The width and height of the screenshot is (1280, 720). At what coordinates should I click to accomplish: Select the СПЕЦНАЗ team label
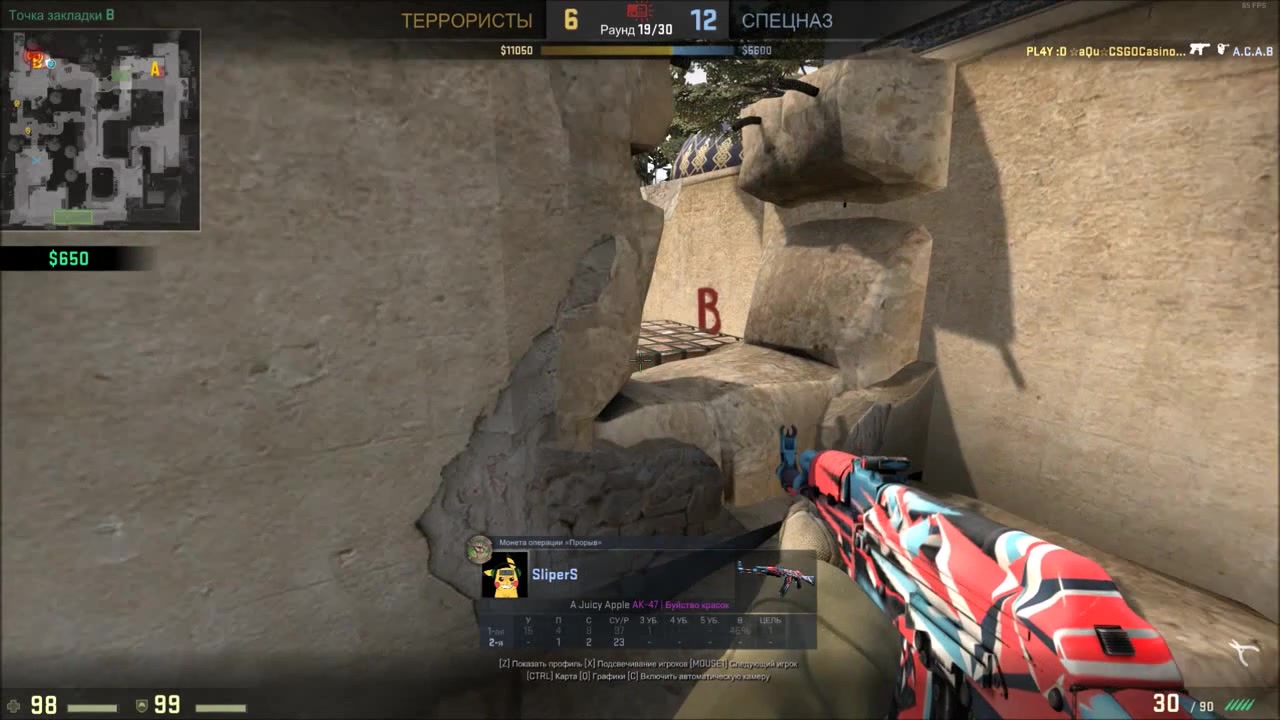point(787,20)
